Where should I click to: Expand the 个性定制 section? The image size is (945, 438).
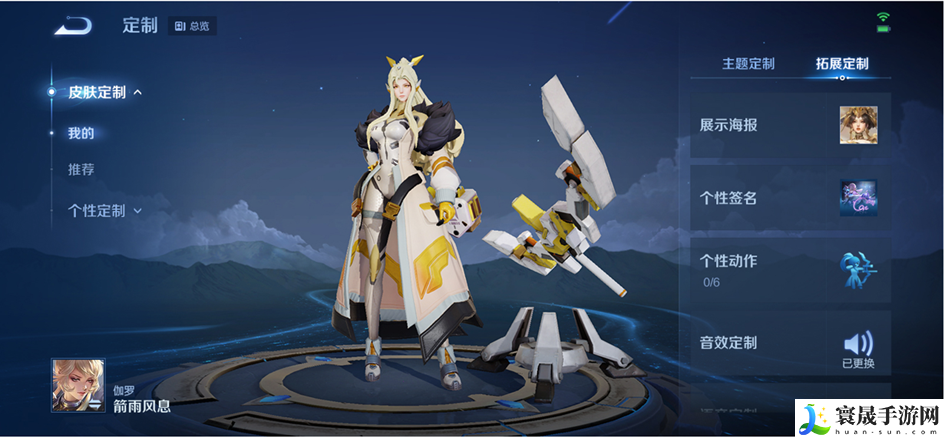click(x=104, y=211)
